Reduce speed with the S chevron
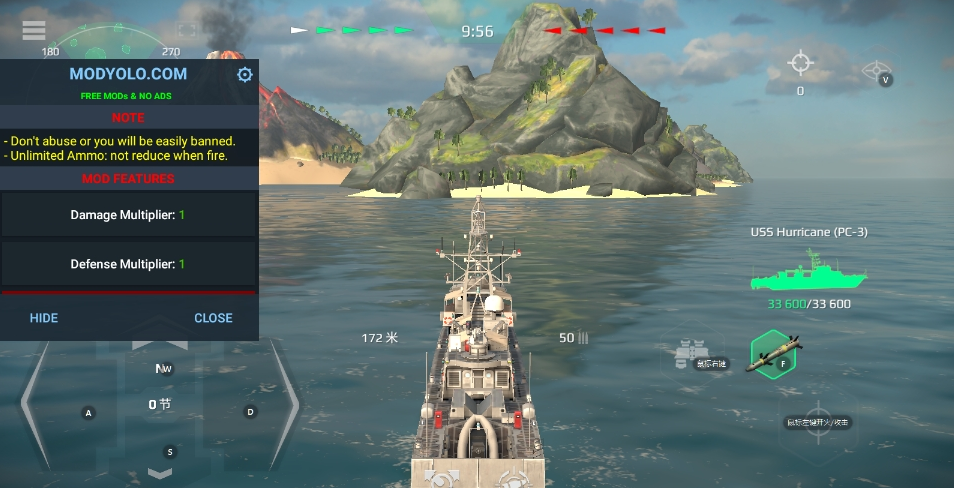The width and height of the screenshot is (954, 488). (x=160, y=471)
